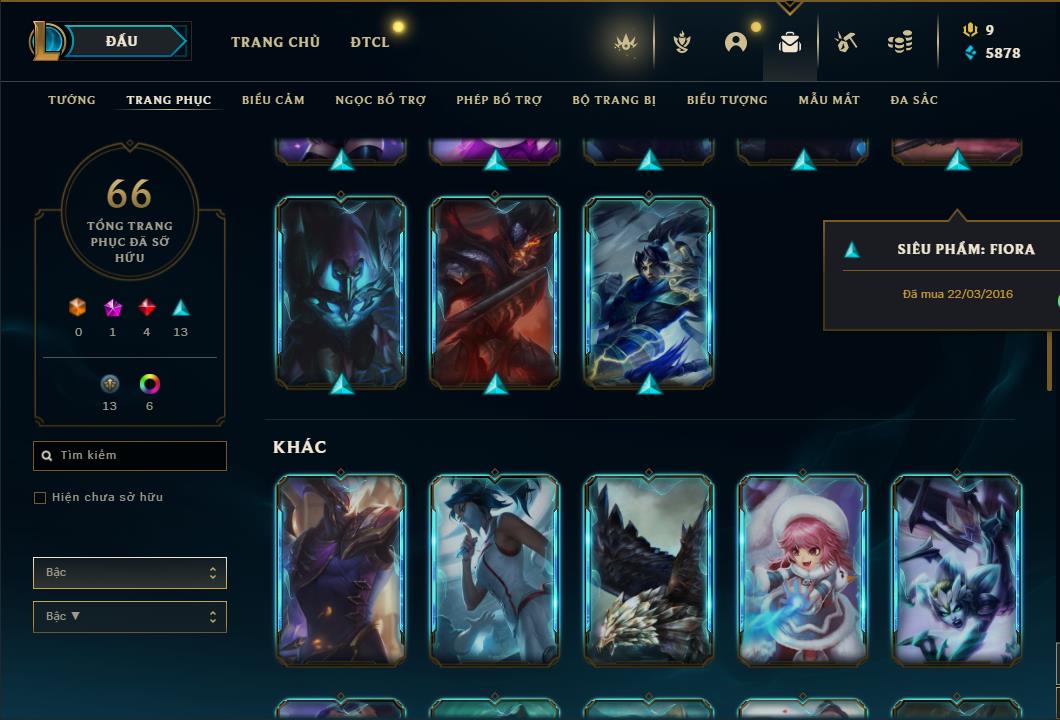Go to the ĐA SẮC tab
This screenshot has height=720, width=1060.
point(914,100)
